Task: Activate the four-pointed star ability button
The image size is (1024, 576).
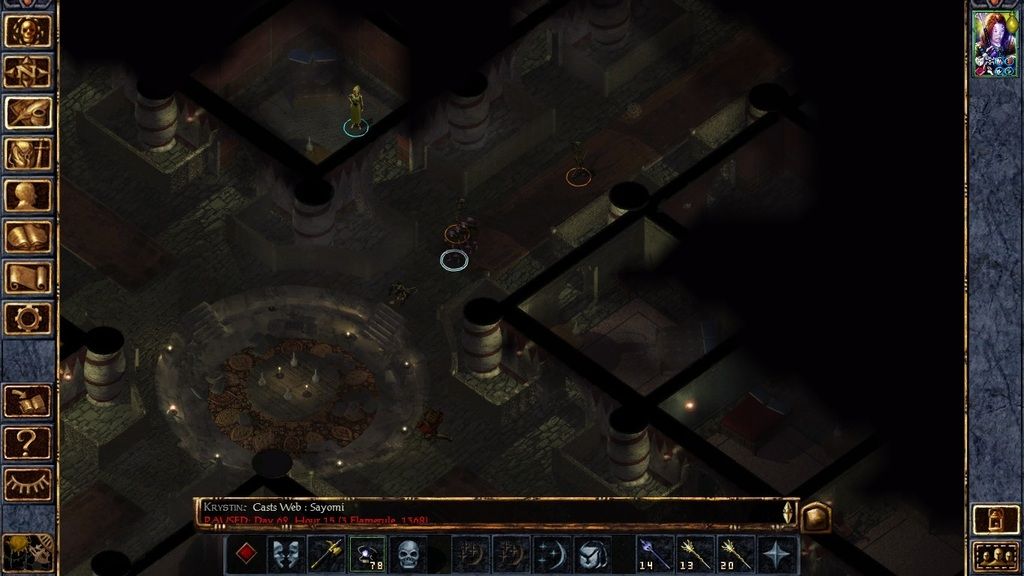Action: 777,554
